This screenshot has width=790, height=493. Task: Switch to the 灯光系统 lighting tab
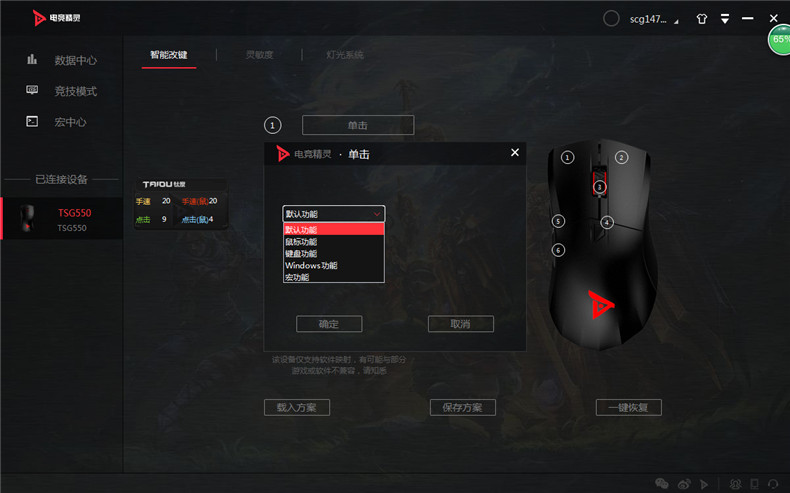pyautogui.click(x=345, y=55)
